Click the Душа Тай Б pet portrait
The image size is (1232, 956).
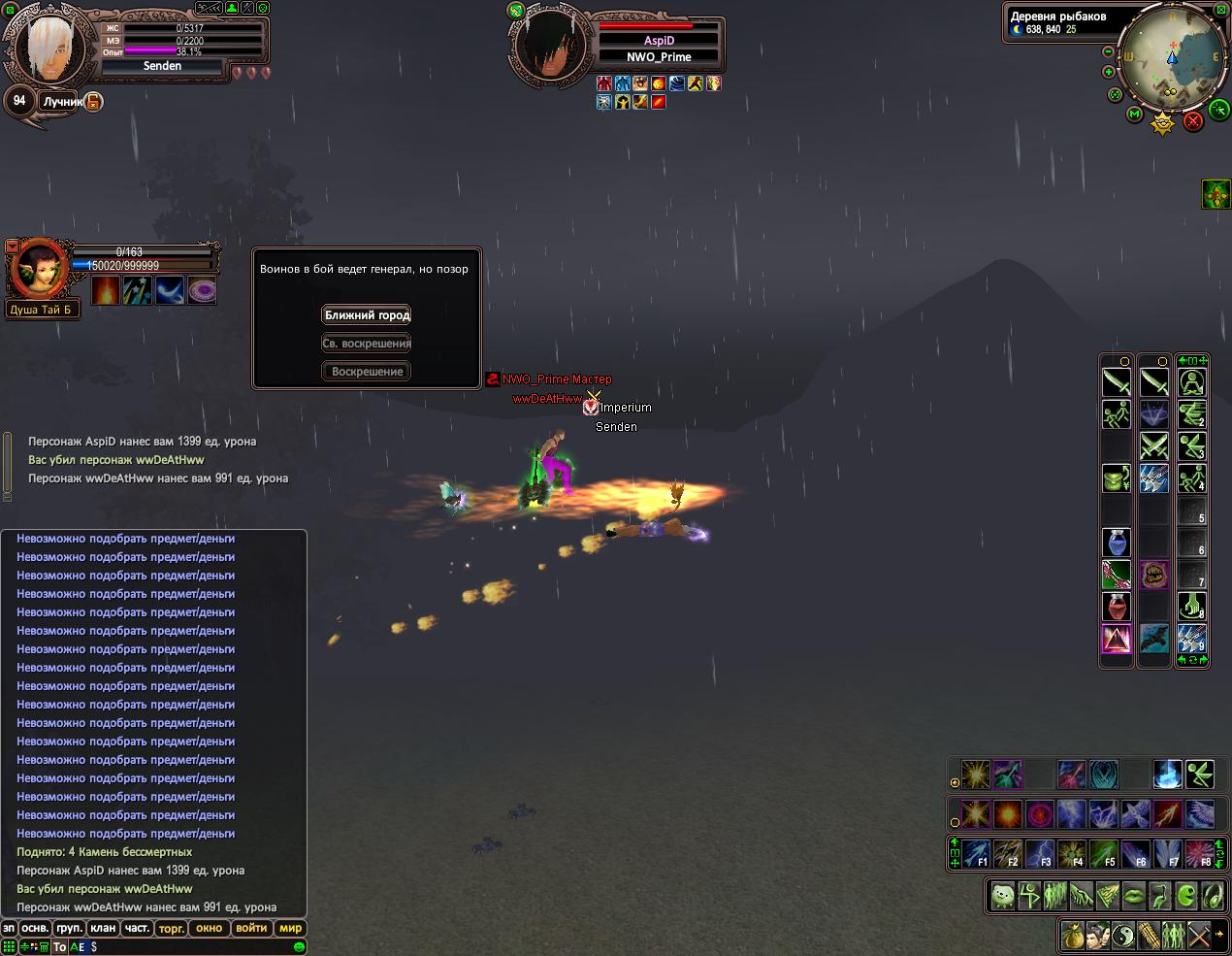point(39,269)
